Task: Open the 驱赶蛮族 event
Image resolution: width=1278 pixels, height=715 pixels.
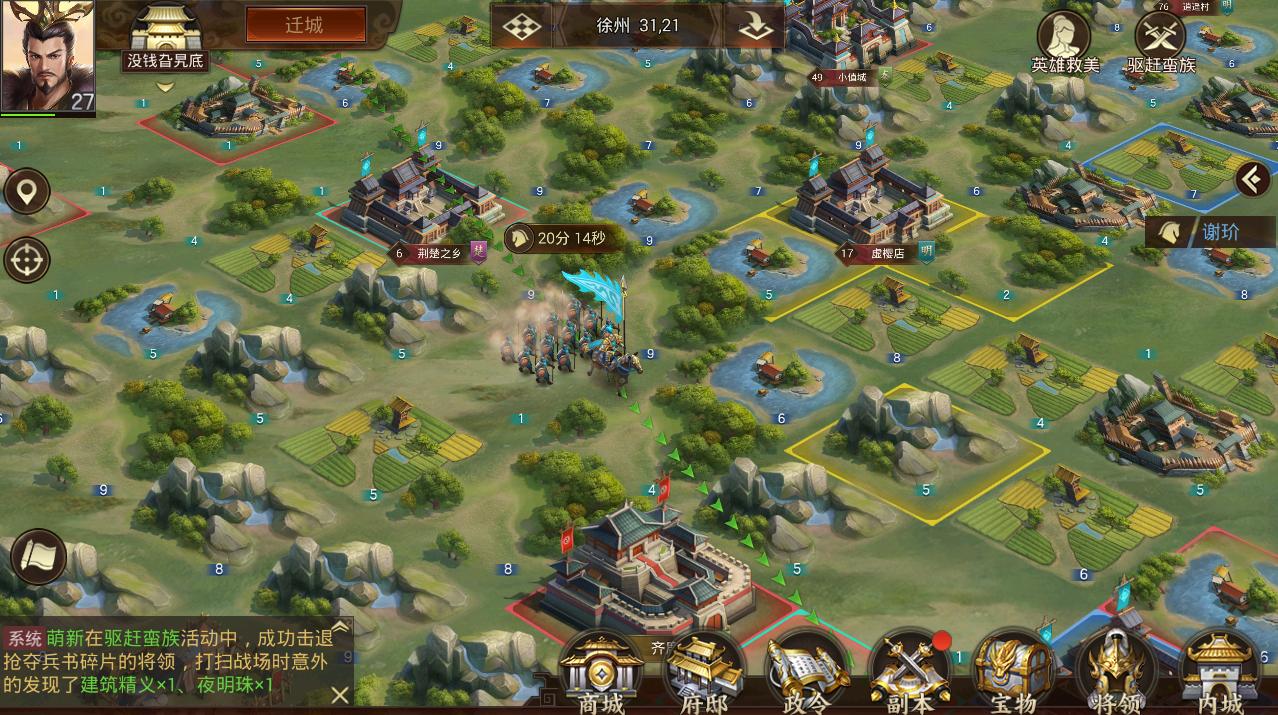Action: 1160,40
